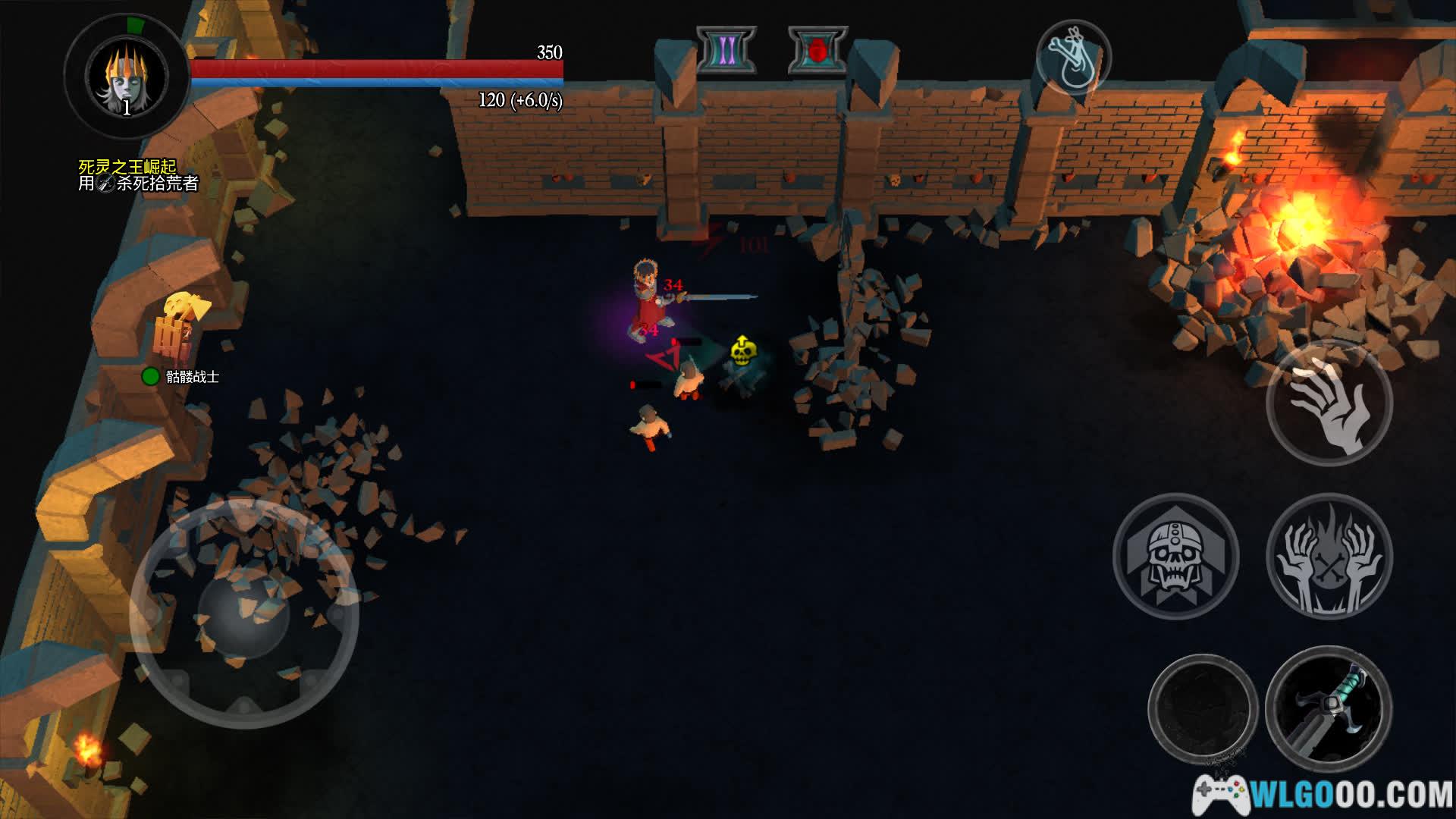The height and width of the screenshot is (819, 1456).
Task: Activate the skeletal hand grab ability
Action: point(1329,403)
